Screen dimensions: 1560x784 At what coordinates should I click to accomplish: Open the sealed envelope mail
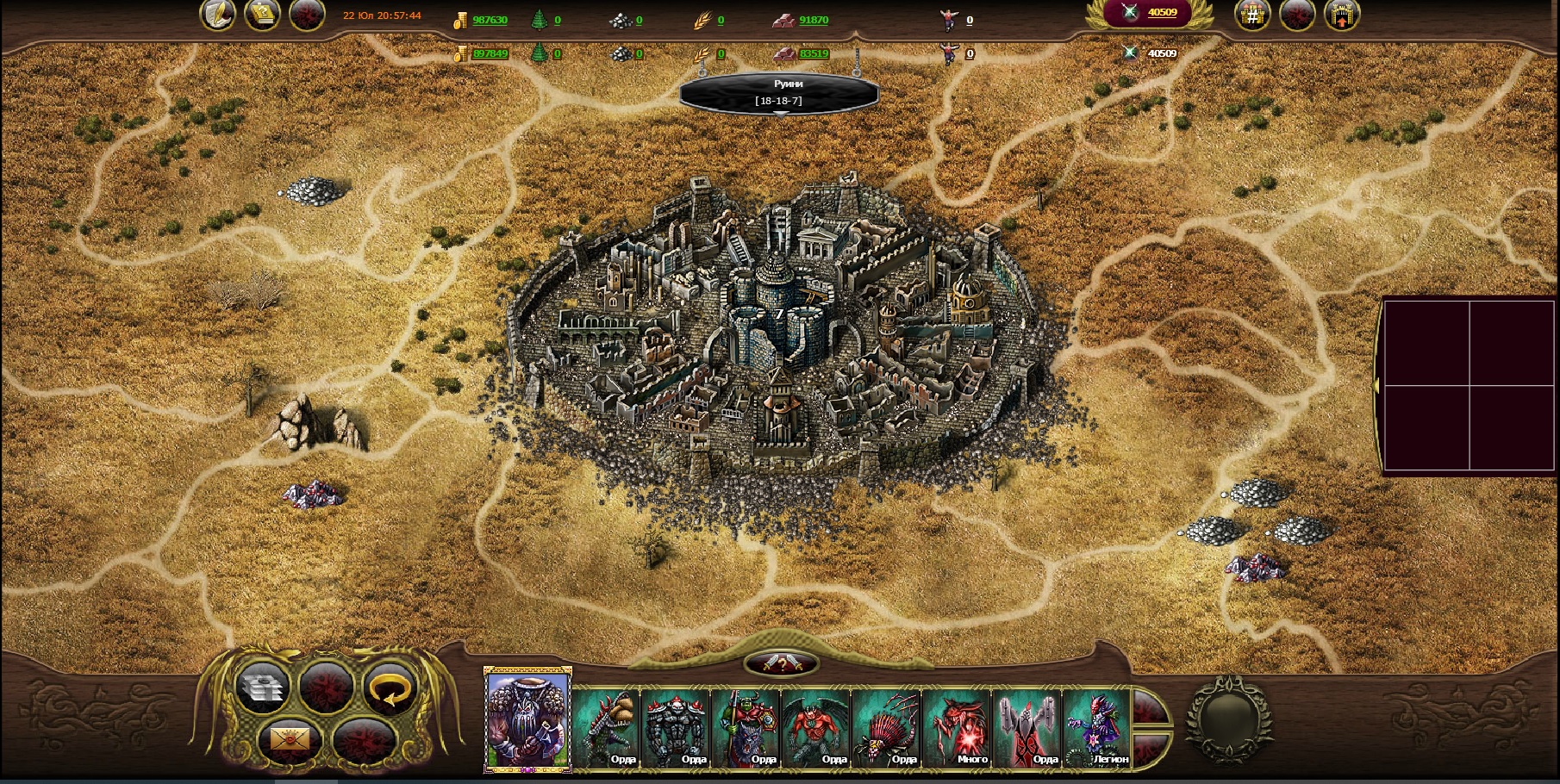click(290, 739)
